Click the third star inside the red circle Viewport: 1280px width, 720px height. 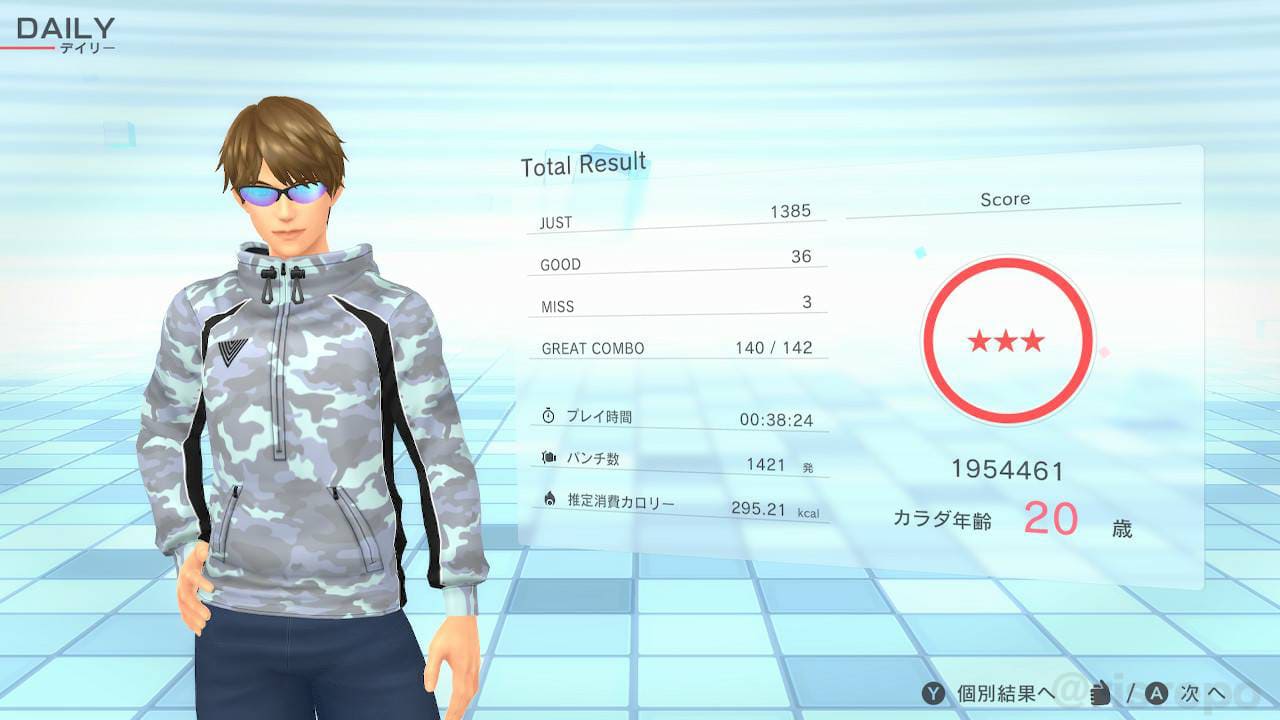(1036, 341)
